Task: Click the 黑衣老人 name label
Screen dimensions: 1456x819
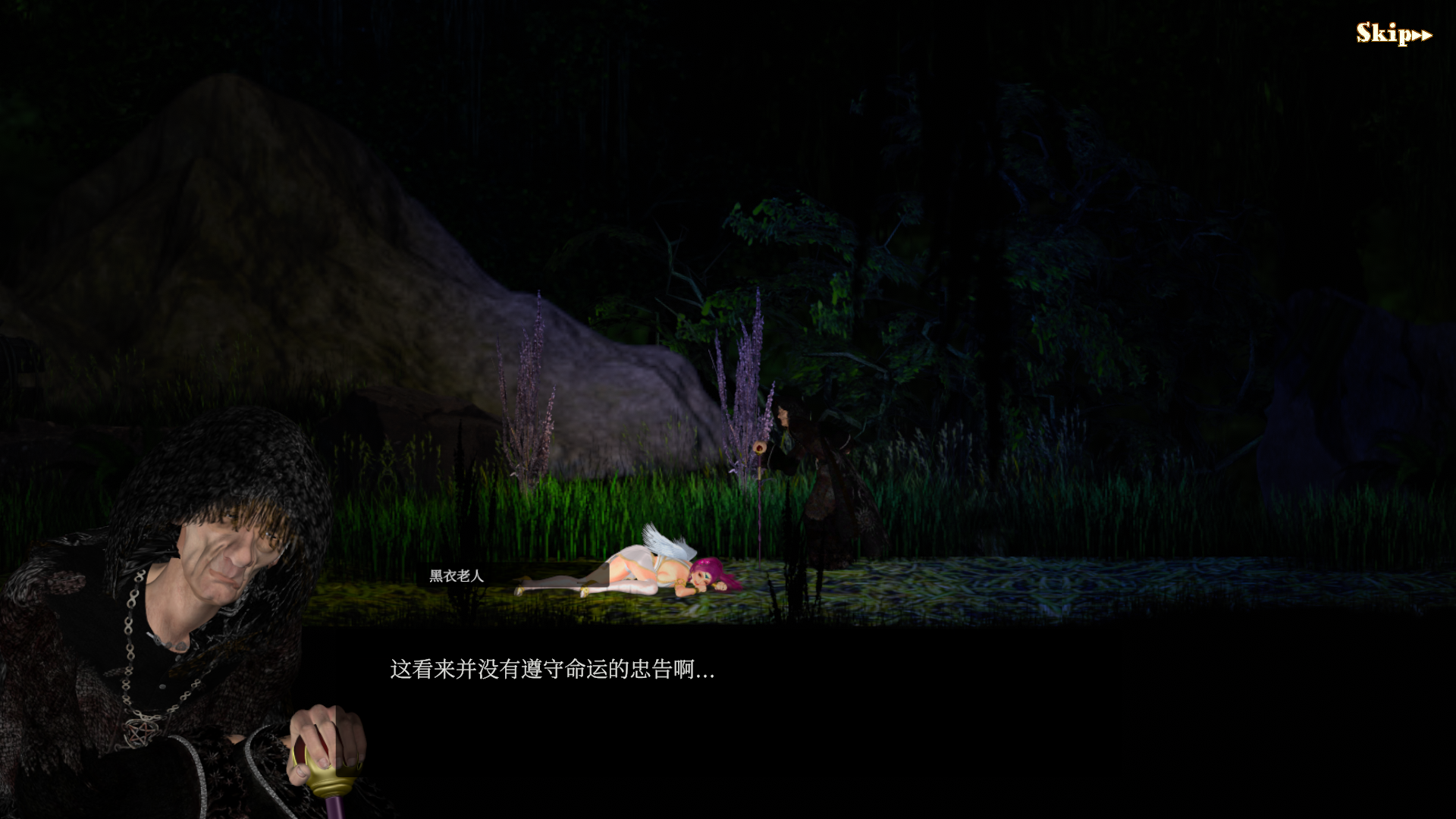Action: pos(455,576)
